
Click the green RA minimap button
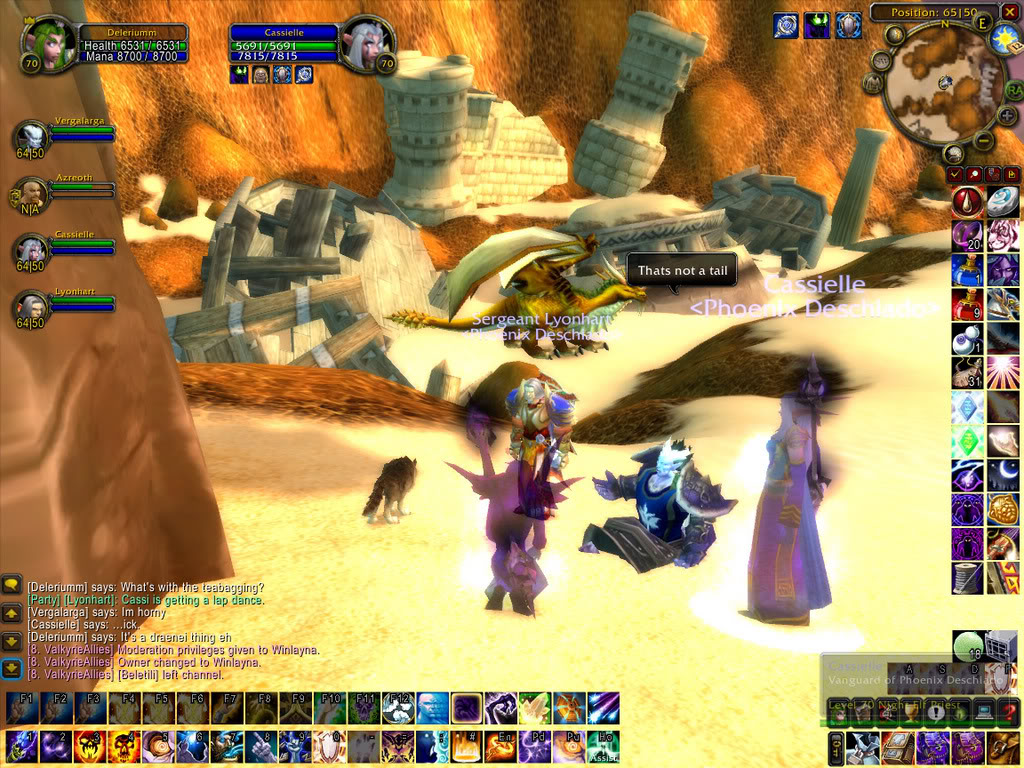(1014, 90)
